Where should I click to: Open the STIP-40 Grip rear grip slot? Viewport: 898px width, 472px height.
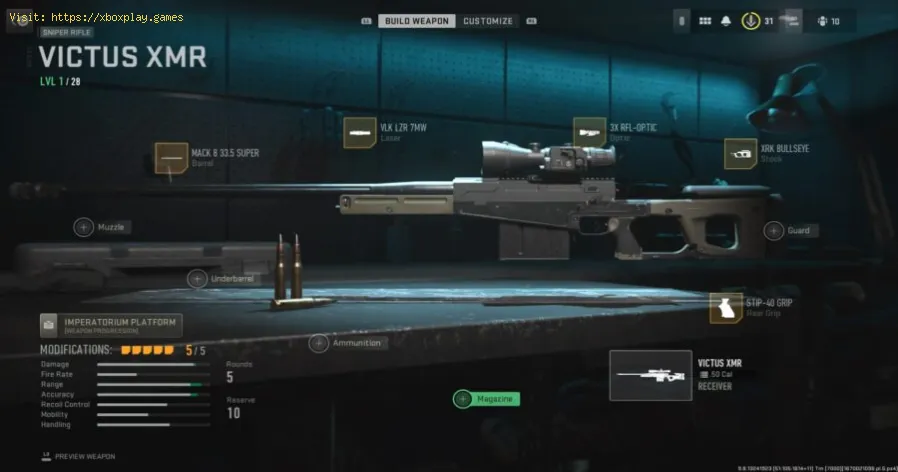click(725, 308)
